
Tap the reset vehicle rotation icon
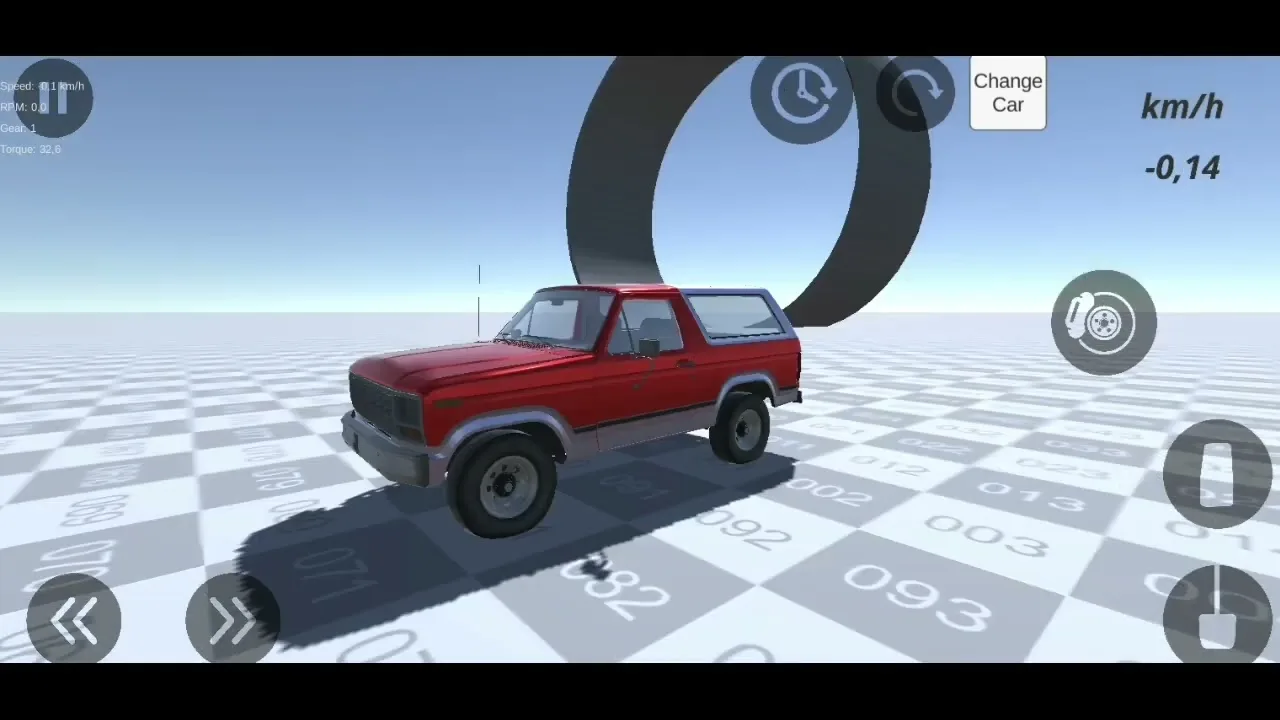point(915,93)
